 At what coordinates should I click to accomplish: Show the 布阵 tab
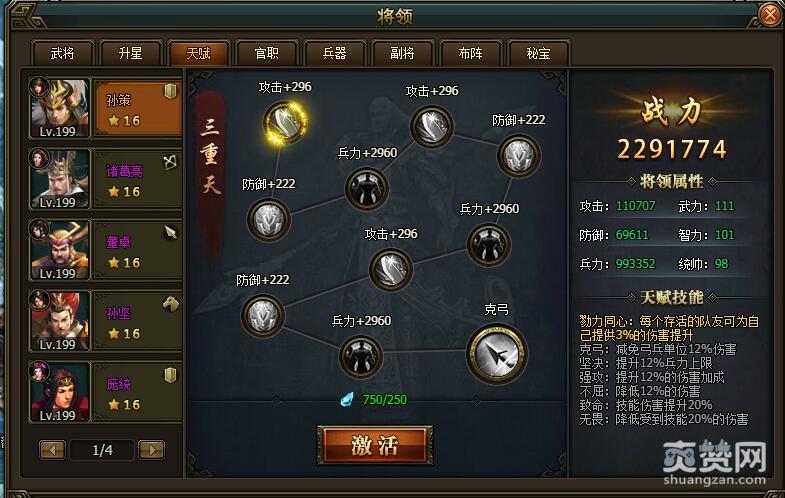pyautogui.click(x=470, y=53)
